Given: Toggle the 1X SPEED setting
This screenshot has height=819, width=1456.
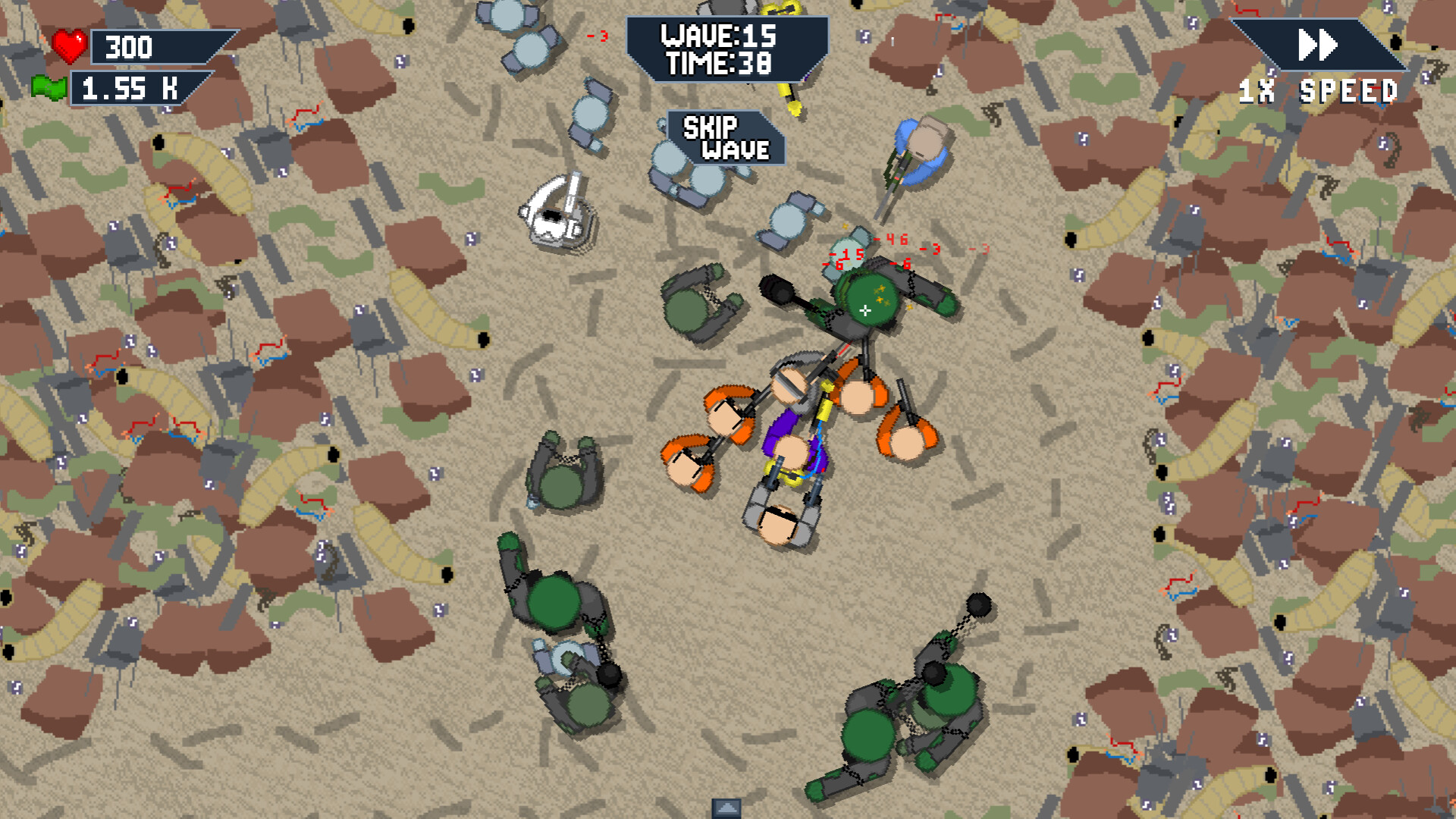Looking at the screenshot, I should 1319,91.
